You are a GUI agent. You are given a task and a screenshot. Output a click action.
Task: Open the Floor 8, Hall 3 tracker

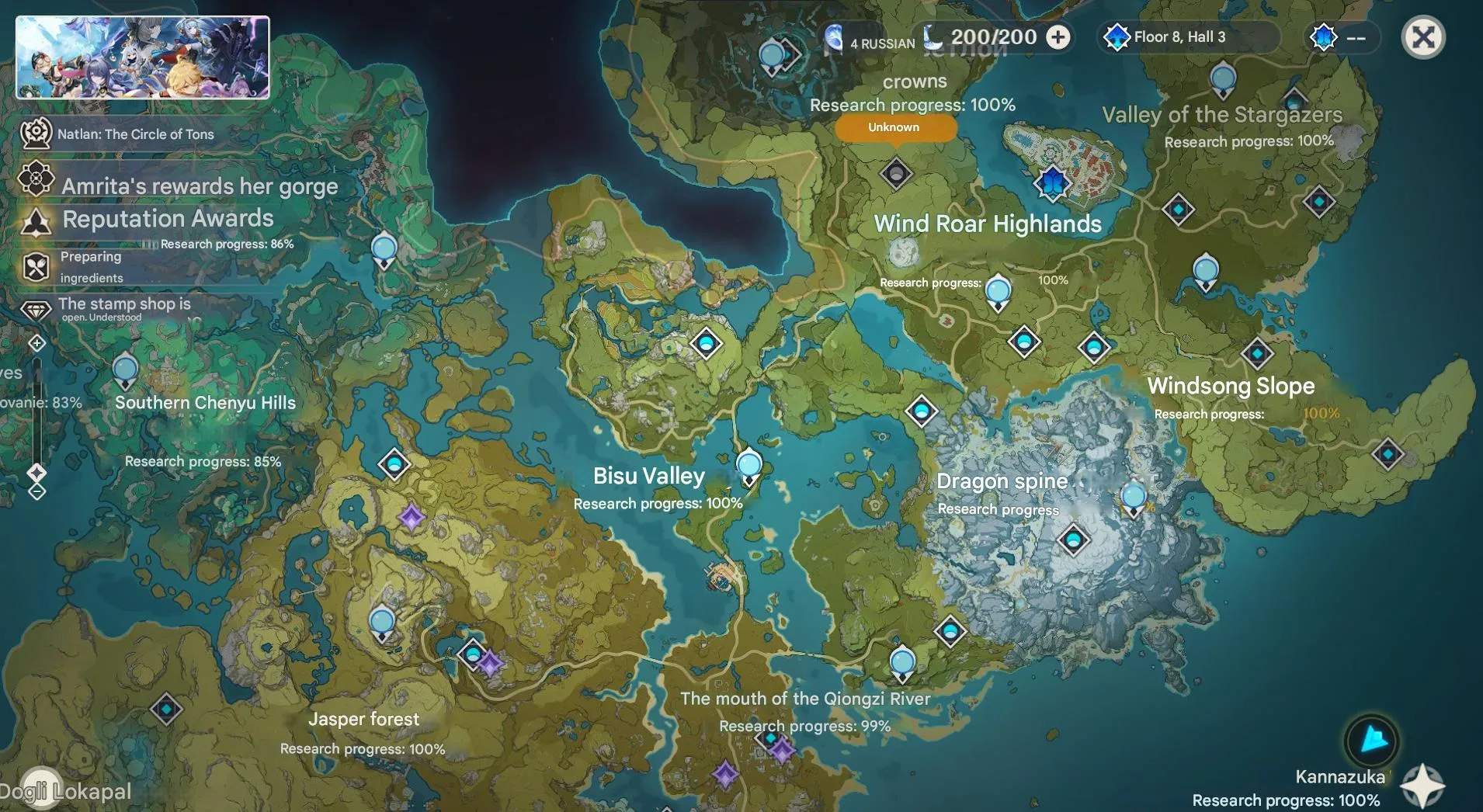click(1178, 37)
